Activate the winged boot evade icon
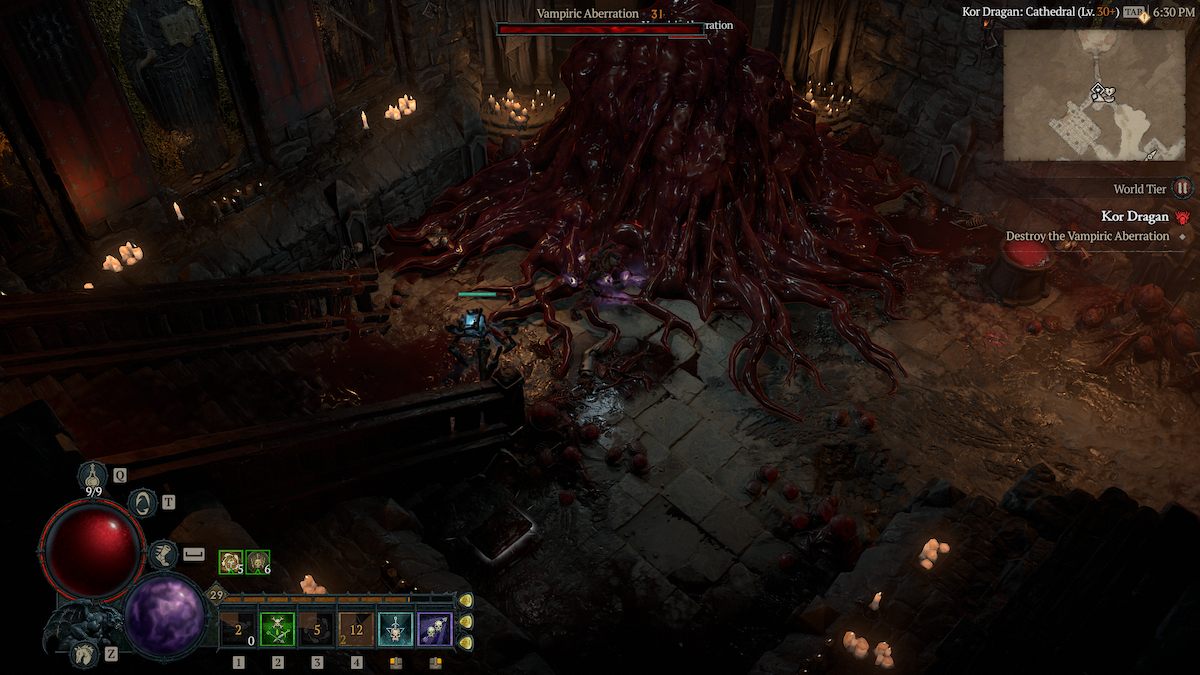Viewport: 1200px width, 675px height. (163, 553)
